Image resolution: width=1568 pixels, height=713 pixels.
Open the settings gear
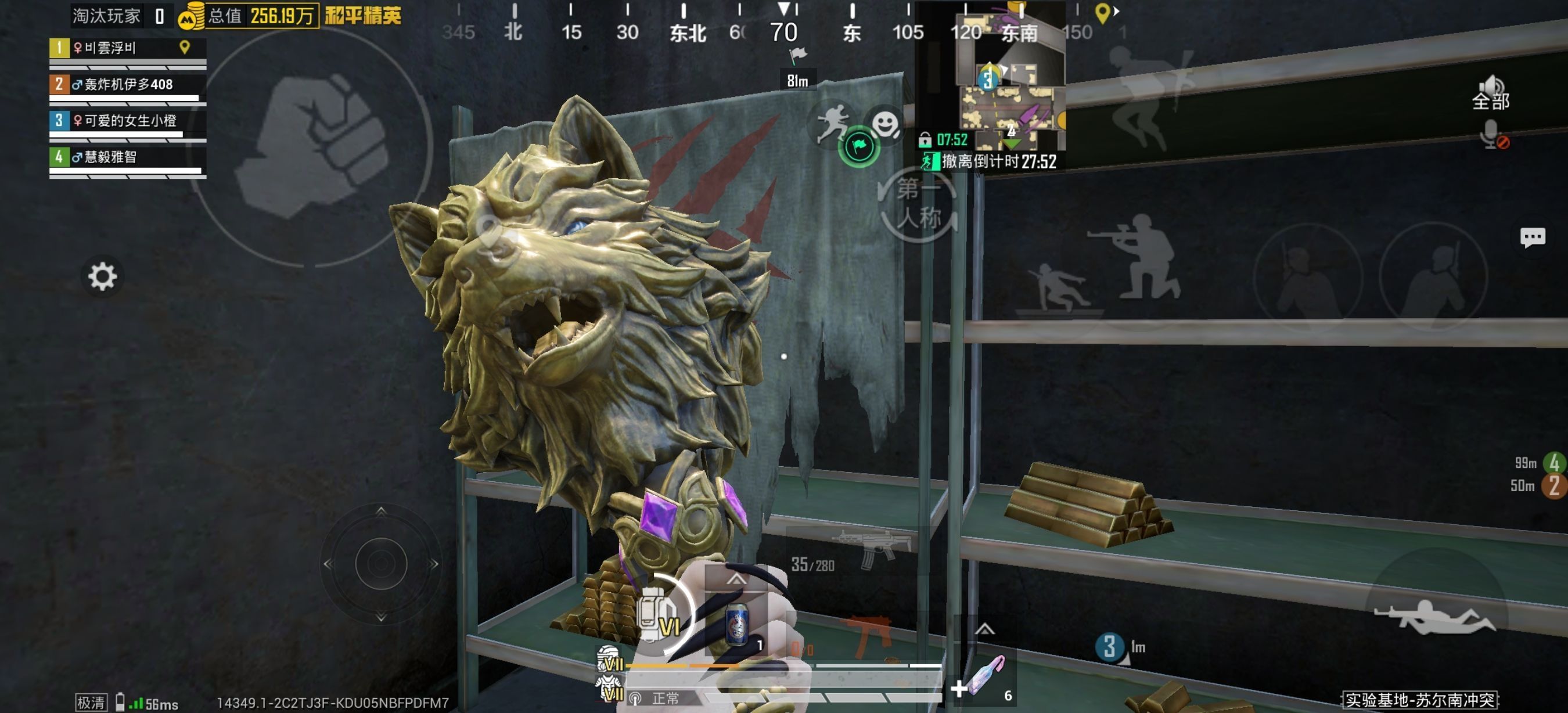[x=102, y=277]
